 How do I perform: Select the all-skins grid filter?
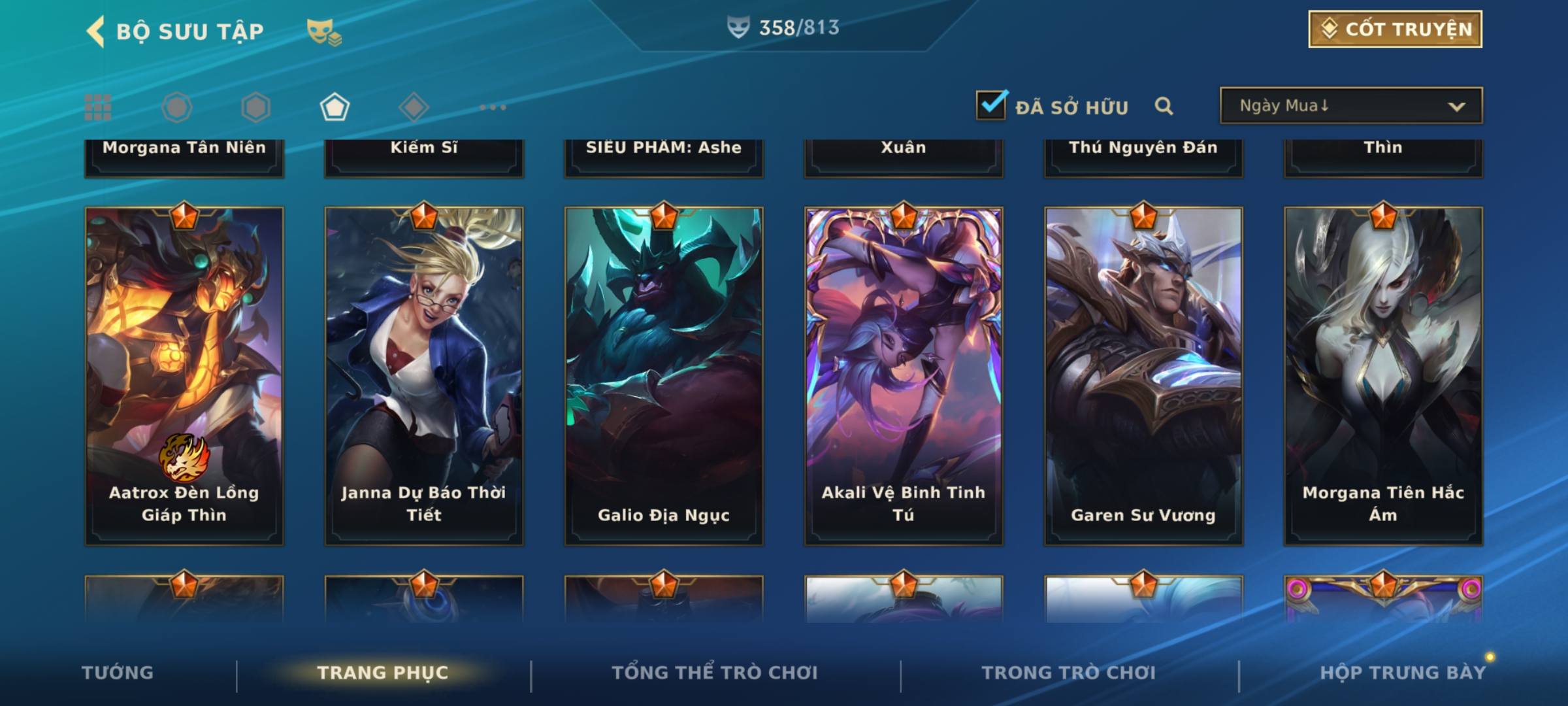[x=98, y=107]
